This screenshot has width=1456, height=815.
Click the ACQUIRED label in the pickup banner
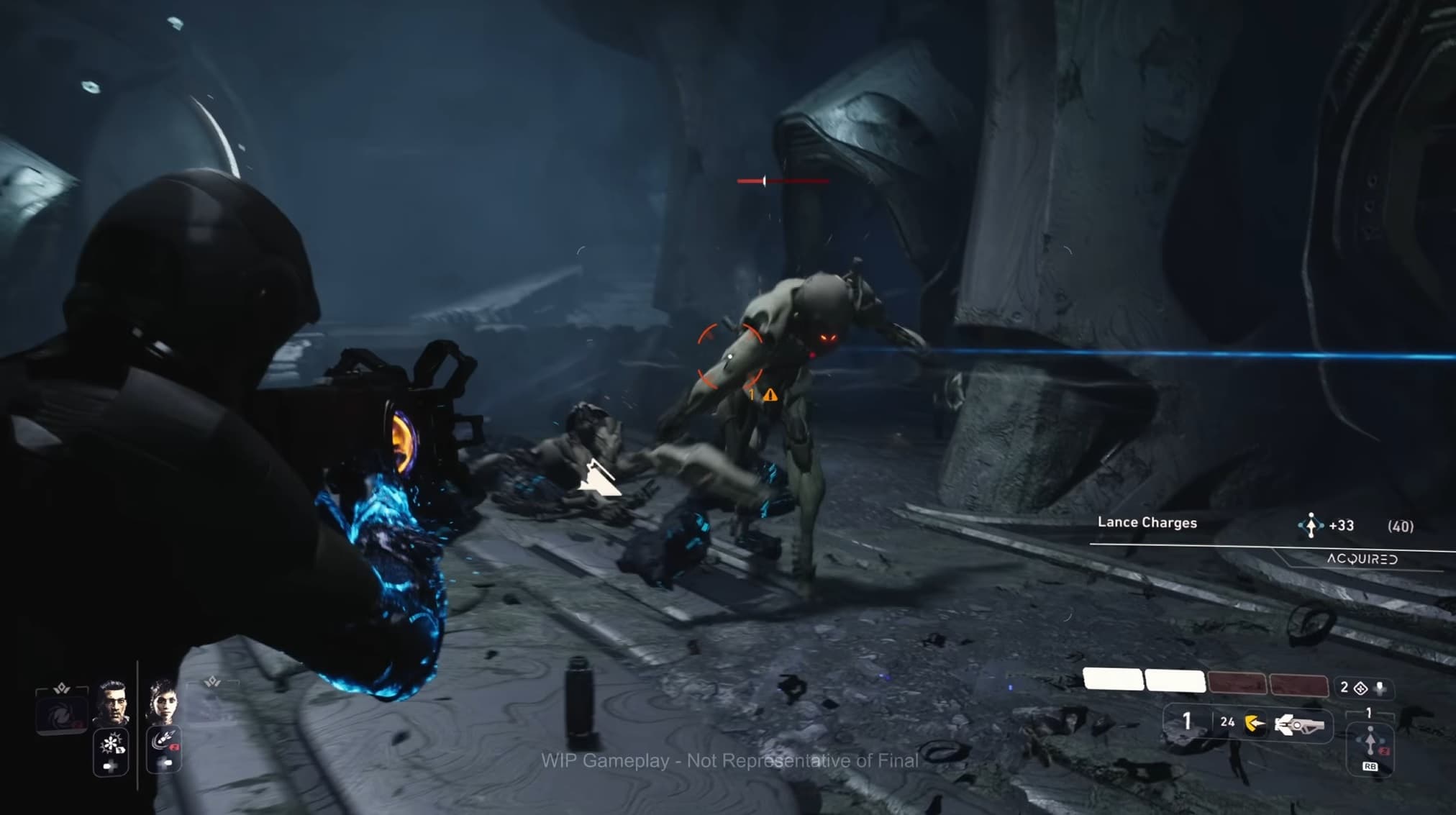(1363, 560)
